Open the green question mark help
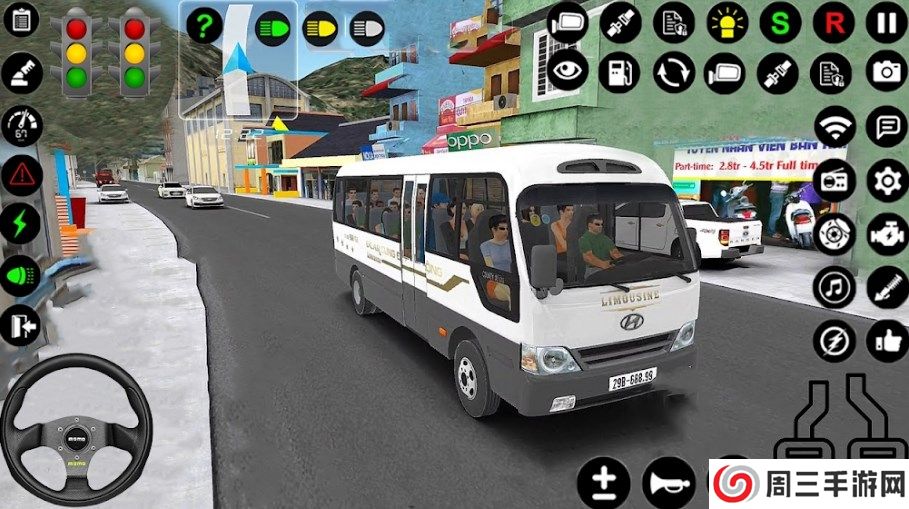 [x=203, y=27]
